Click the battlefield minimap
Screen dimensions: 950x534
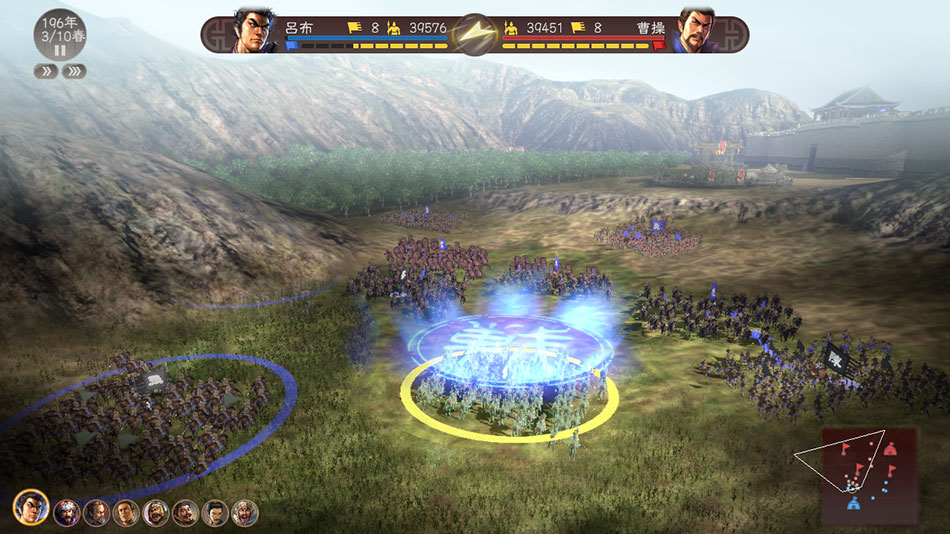[868, 475]
